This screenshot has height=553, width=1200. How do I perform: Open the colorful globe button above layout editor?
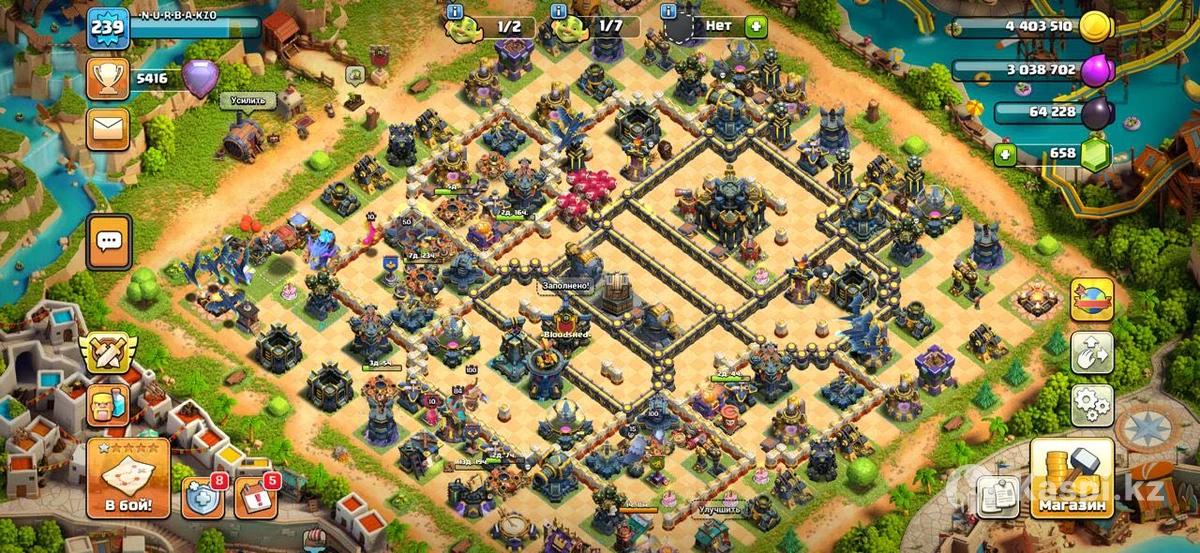click(x=1092, y=299)
